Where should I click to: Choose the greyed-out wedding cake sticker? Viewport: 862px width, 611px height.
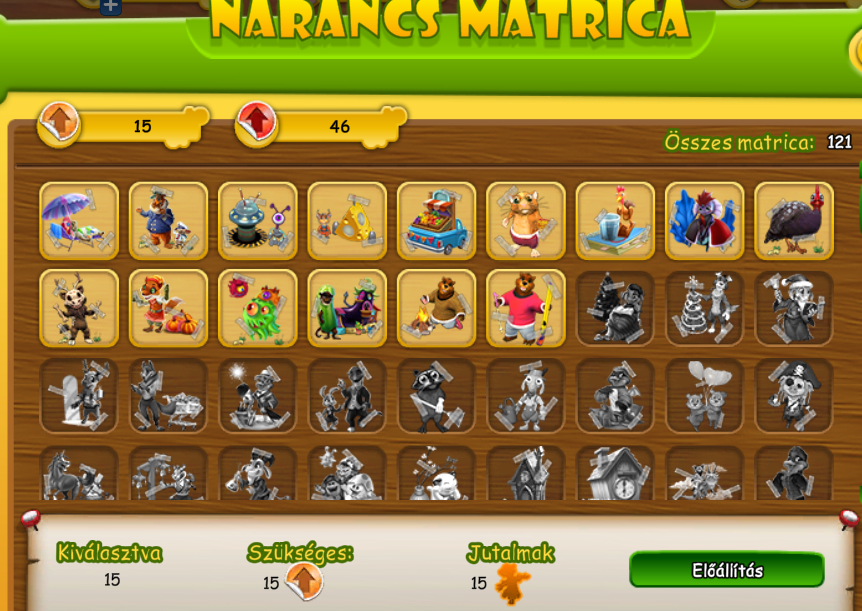coord(704,308)
